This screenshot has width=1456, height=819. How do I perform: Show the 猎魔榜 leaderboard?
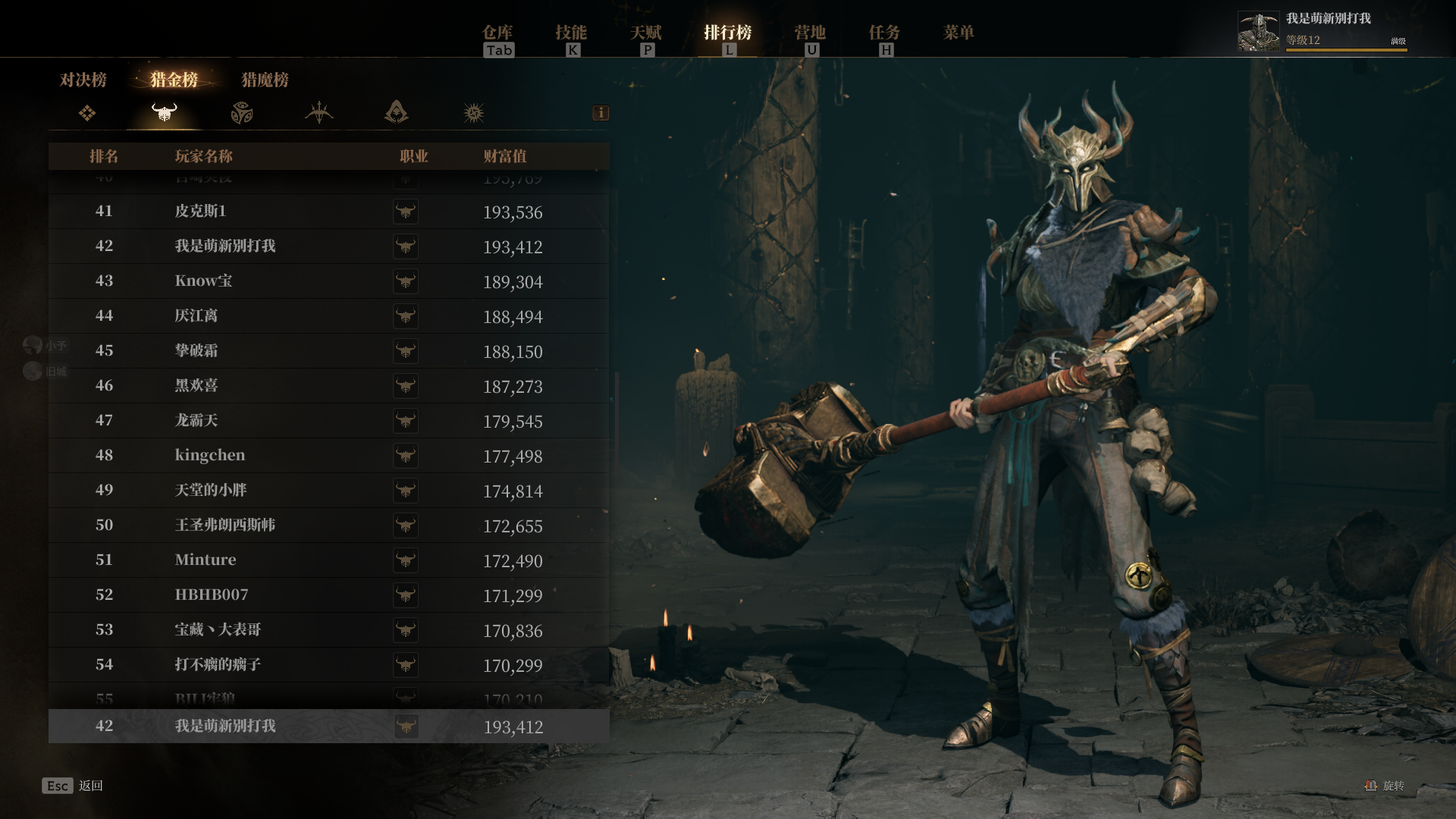click(x=265, y=80)
